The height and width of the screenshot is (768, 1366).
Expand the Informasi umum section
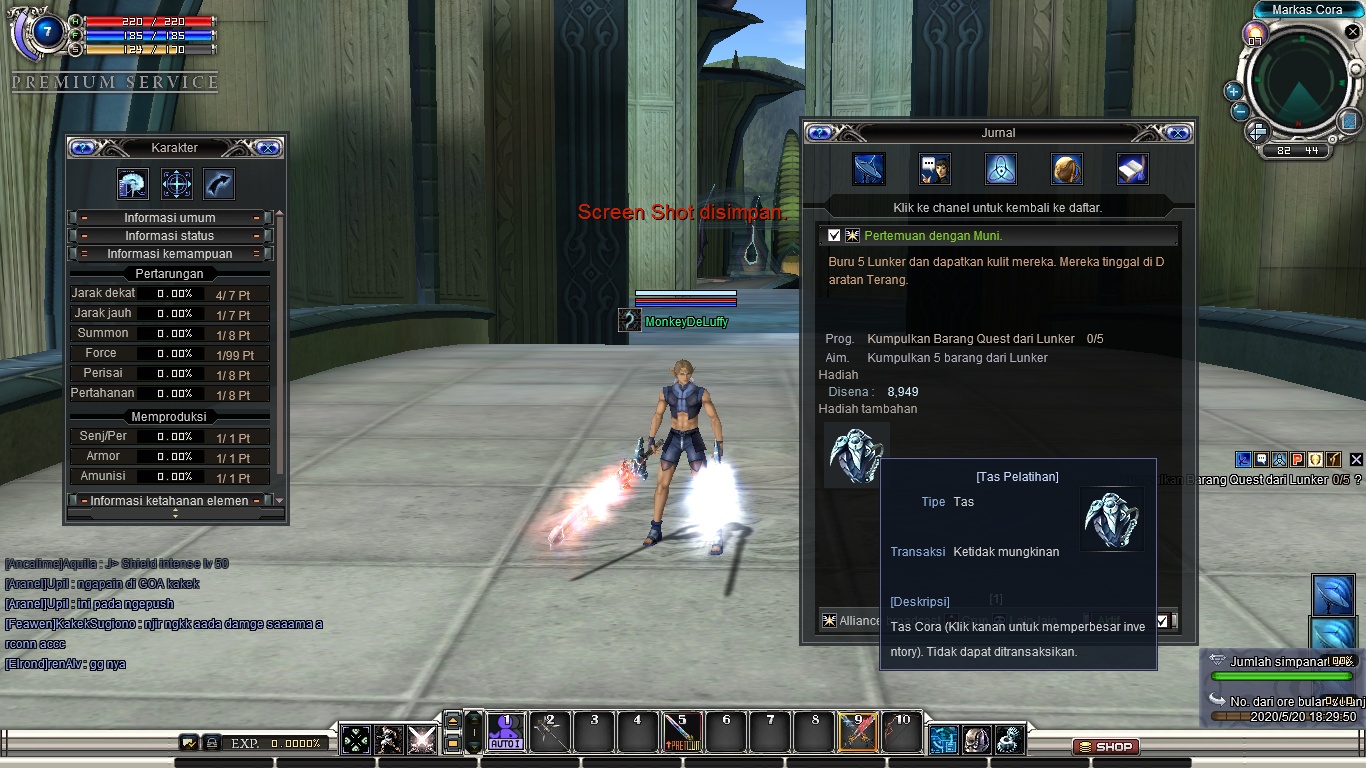point(170,217)
